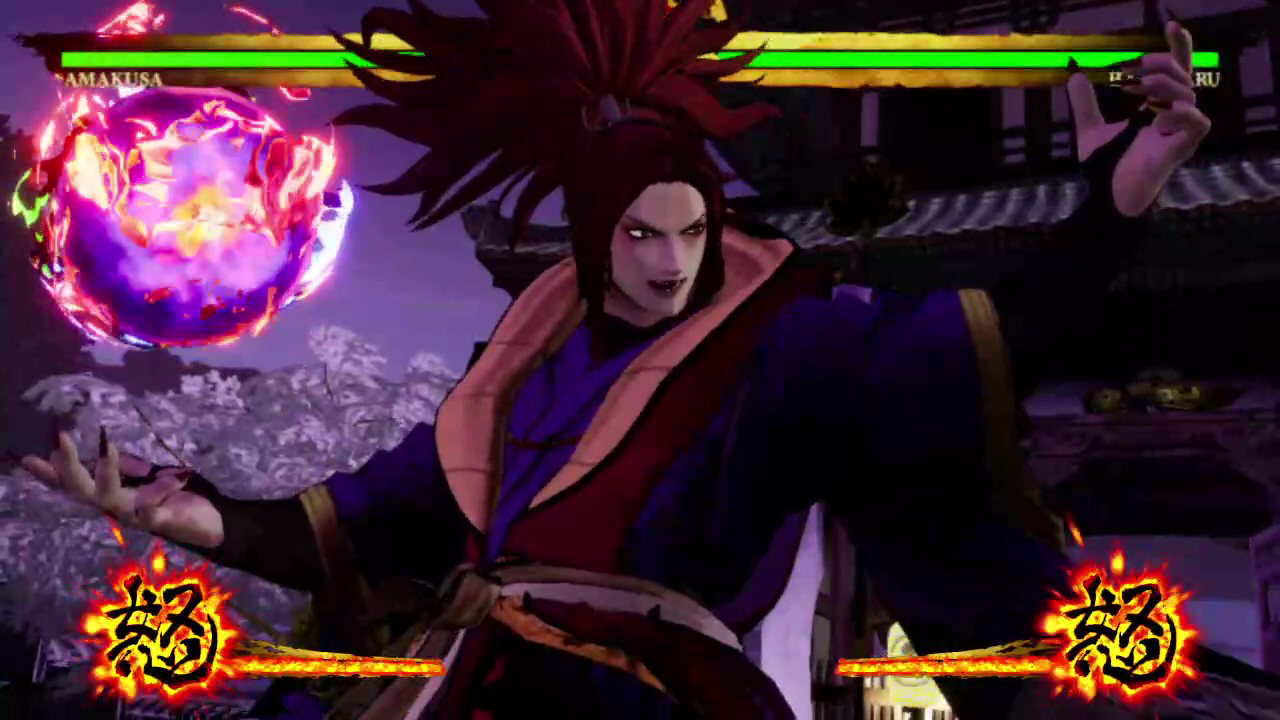Select the AMAKUSA name label

click(110, 79)
